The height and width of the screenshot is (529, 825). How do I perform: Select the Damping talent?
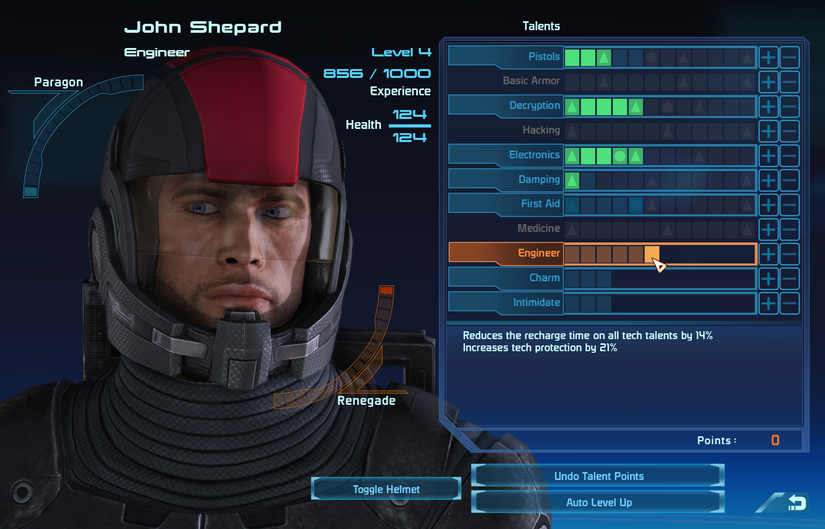506,180
